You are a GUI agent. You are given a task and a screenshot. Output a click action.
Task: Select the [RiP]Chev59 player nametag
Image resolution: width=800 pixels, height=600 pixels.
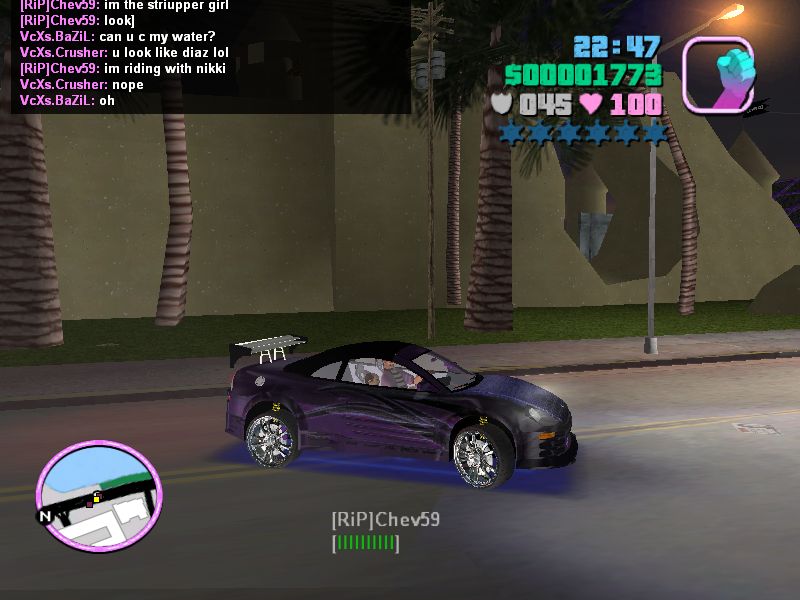[385, 520]
